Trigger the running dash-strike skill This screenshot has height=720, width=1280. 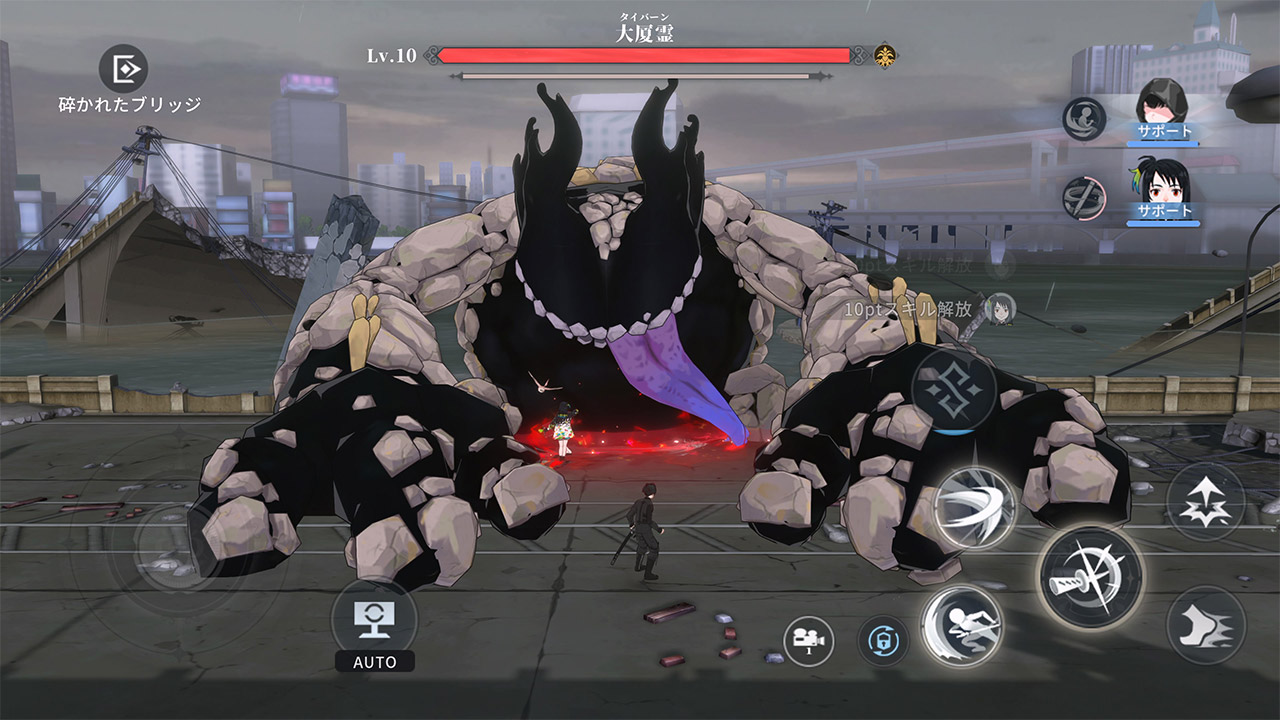tap(961, 626)
